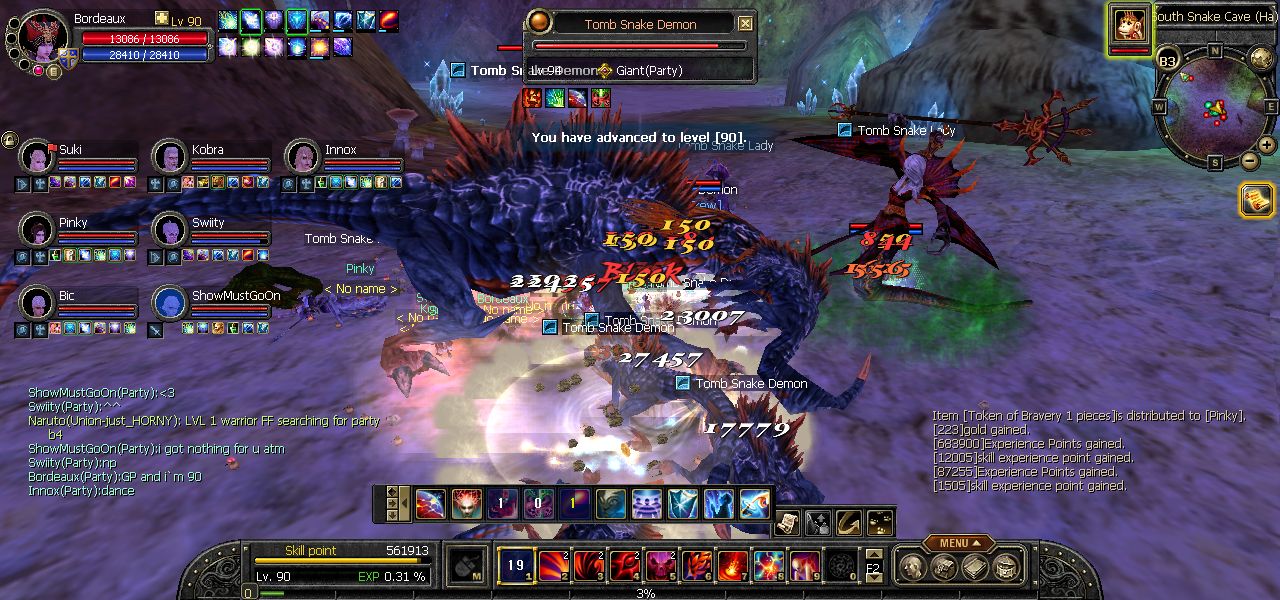The image size is (1280, 600).
Task: Close the Tomb Snake Demon target window
Action: click(745, 24)
